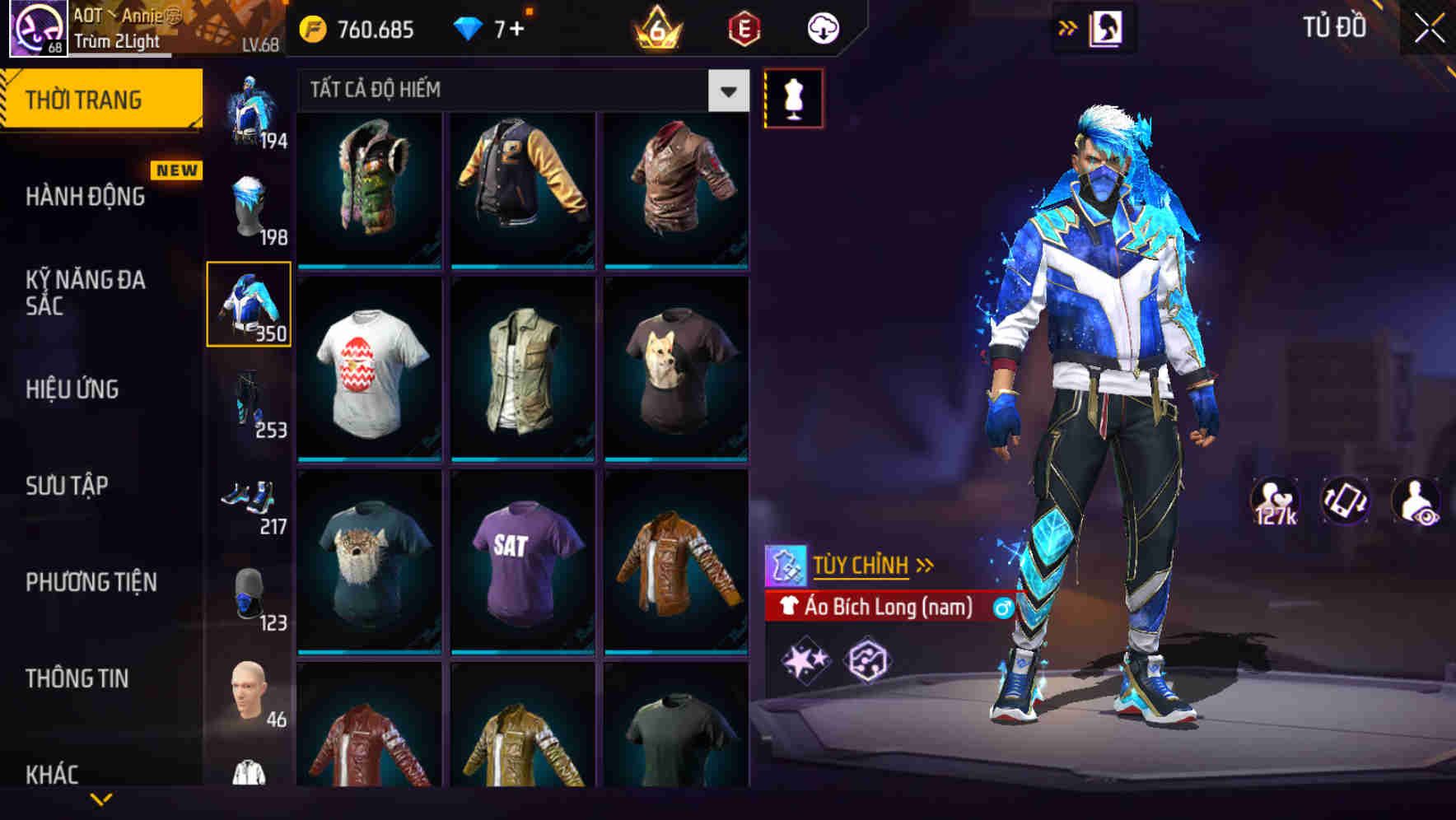
Task: Open the SƯU TẬP category
Action: [x=66, y=486]
